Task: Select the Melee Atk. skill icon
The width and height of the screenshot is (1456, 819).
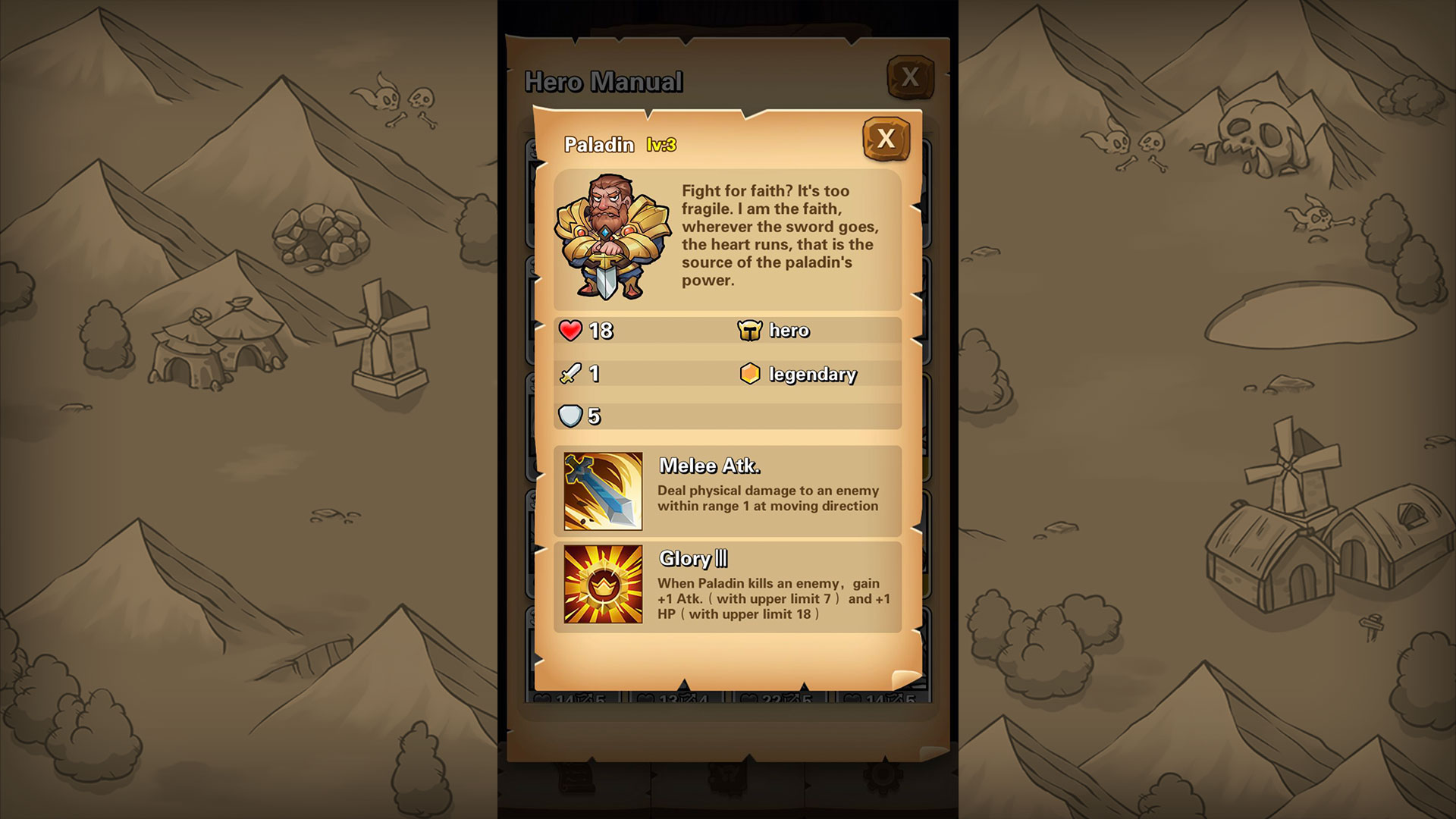Action: pyautogui.click(x=601, y=490)
